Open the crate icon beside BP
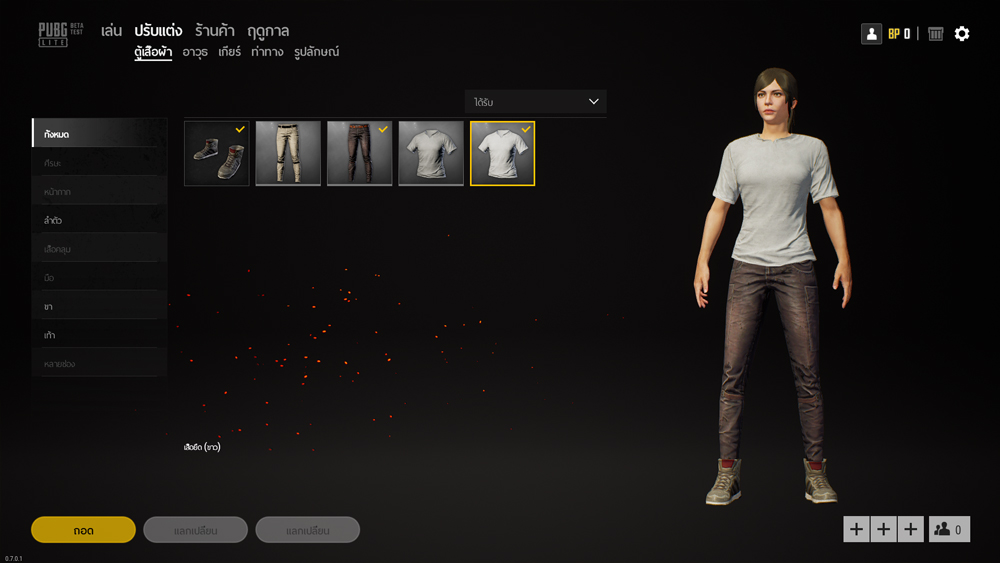Viewport: 1000px width, 563px height. tap(936, 34)
